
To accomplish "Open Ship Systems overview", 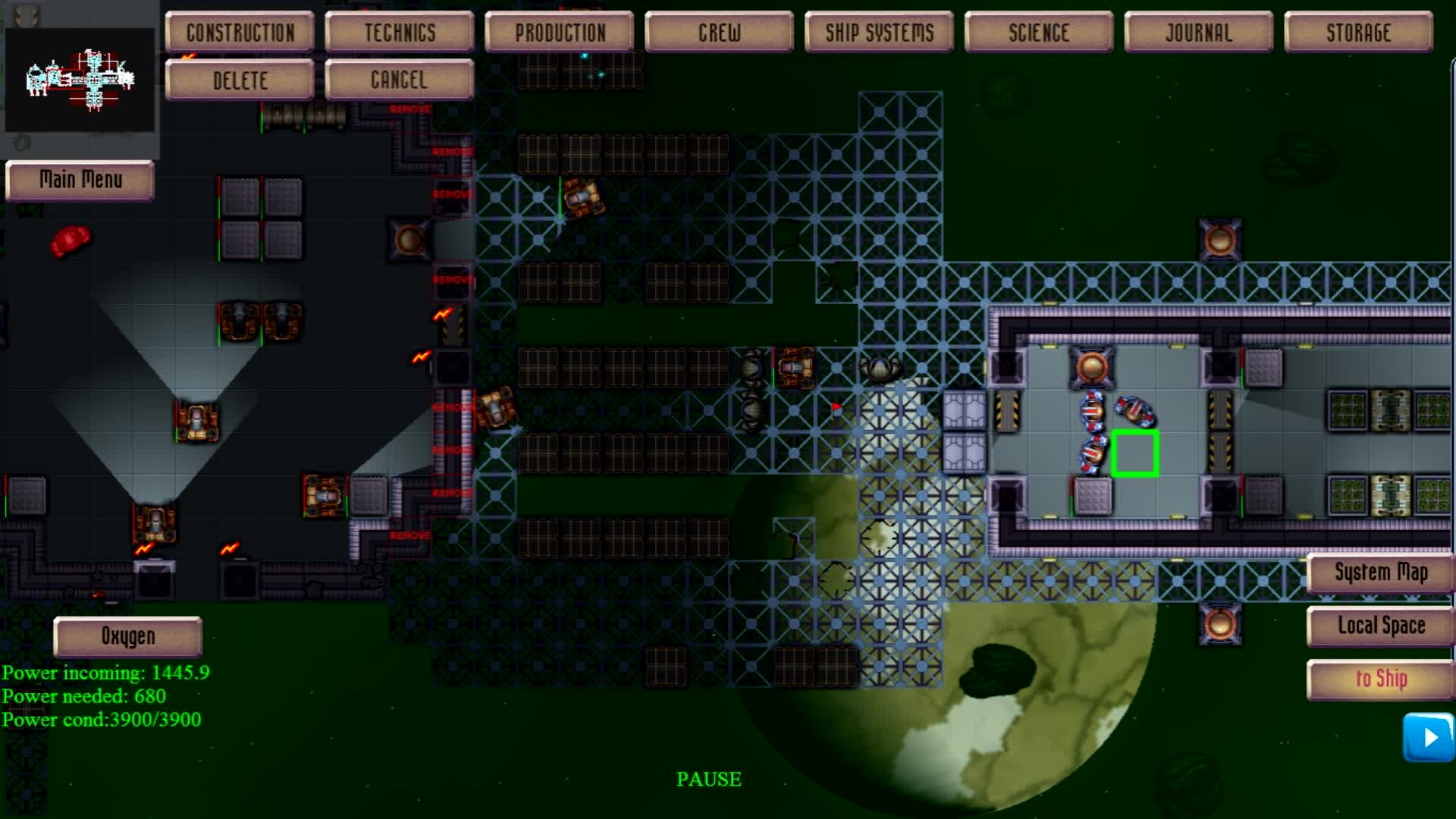I will pyautogui.click(x=878, y=32).
